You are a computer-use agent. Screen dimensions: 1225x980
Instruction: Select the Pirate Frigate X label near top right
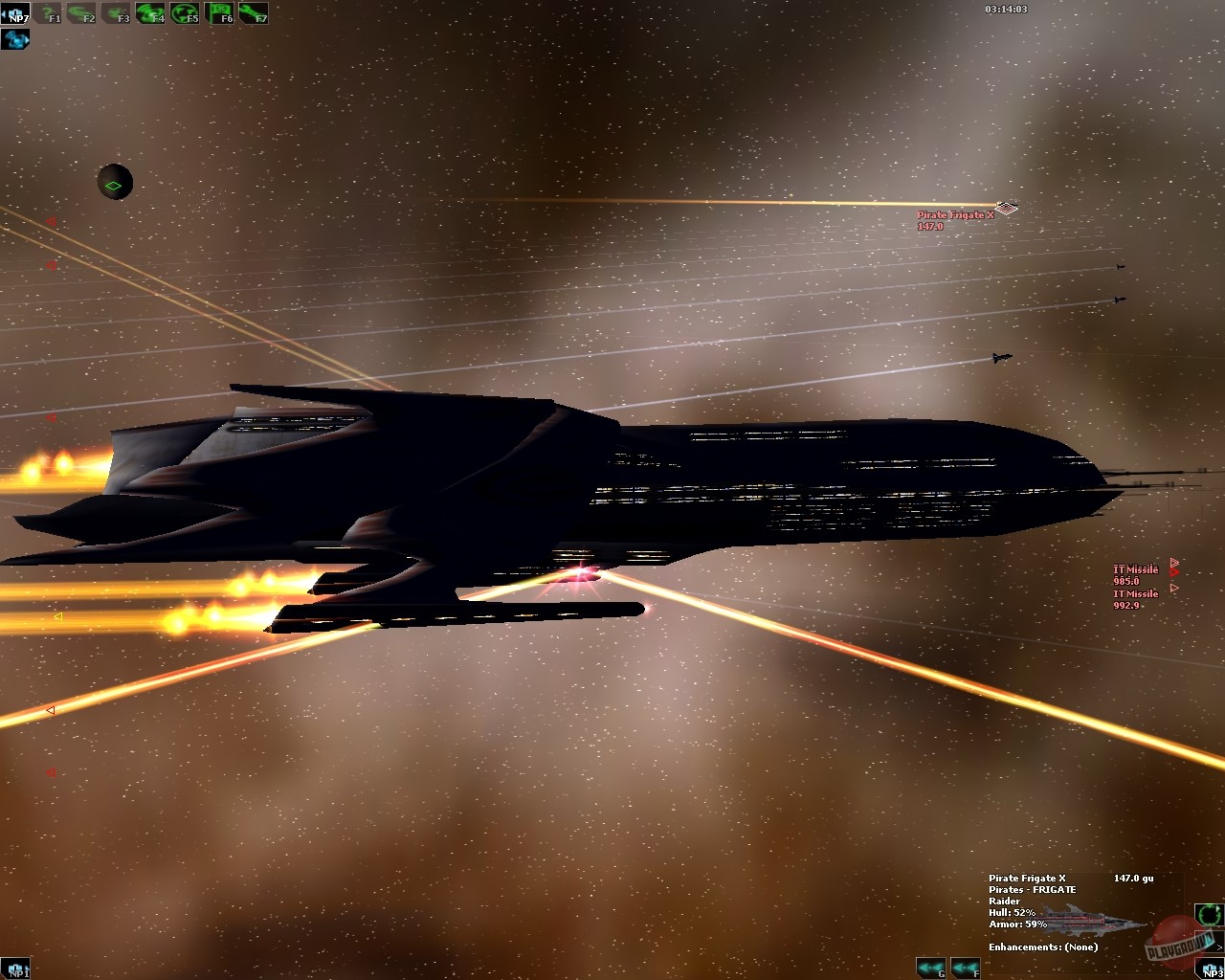955,216
